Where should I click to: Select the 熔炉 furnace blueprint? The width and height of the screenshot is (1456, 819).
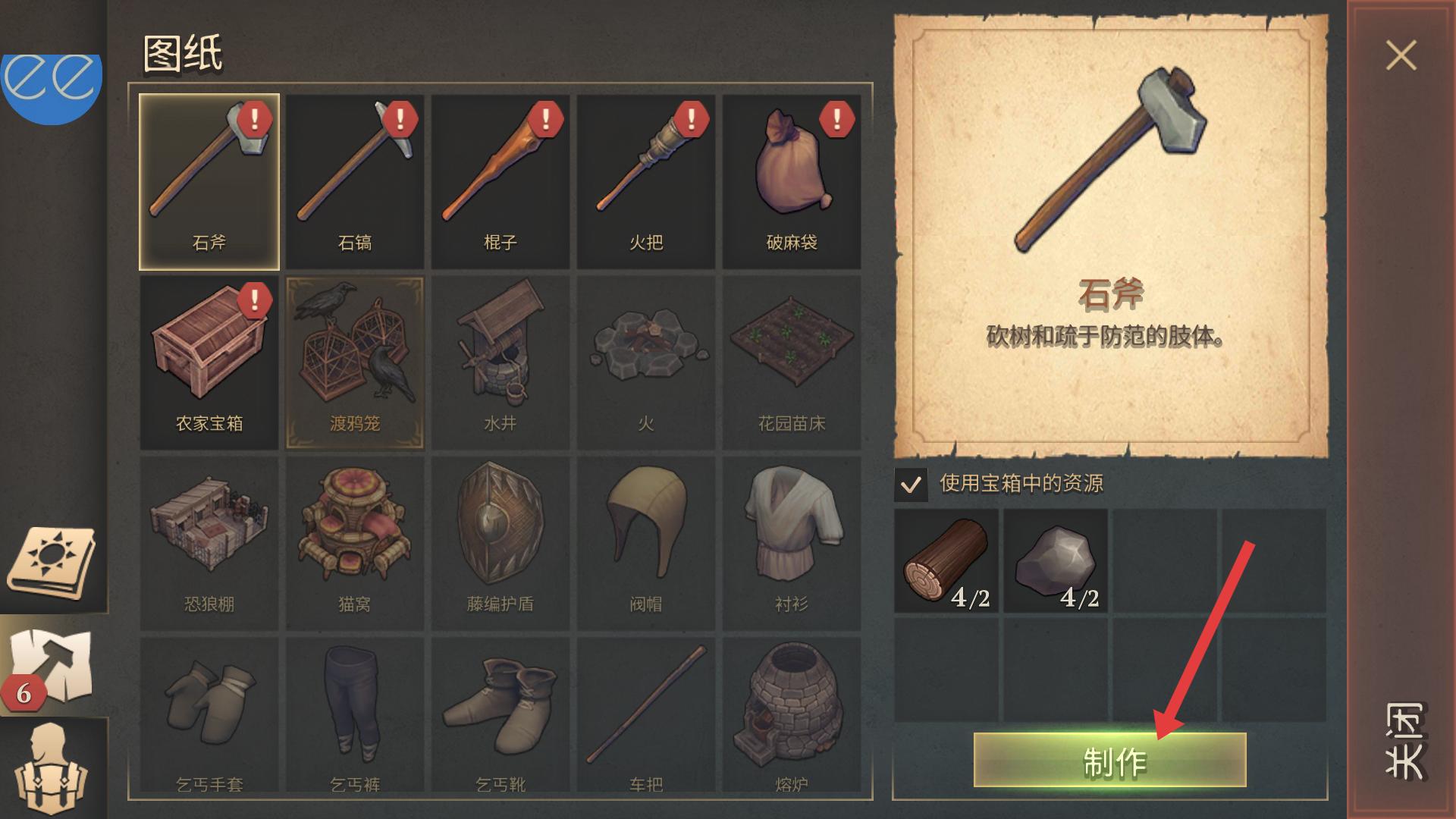792,717
